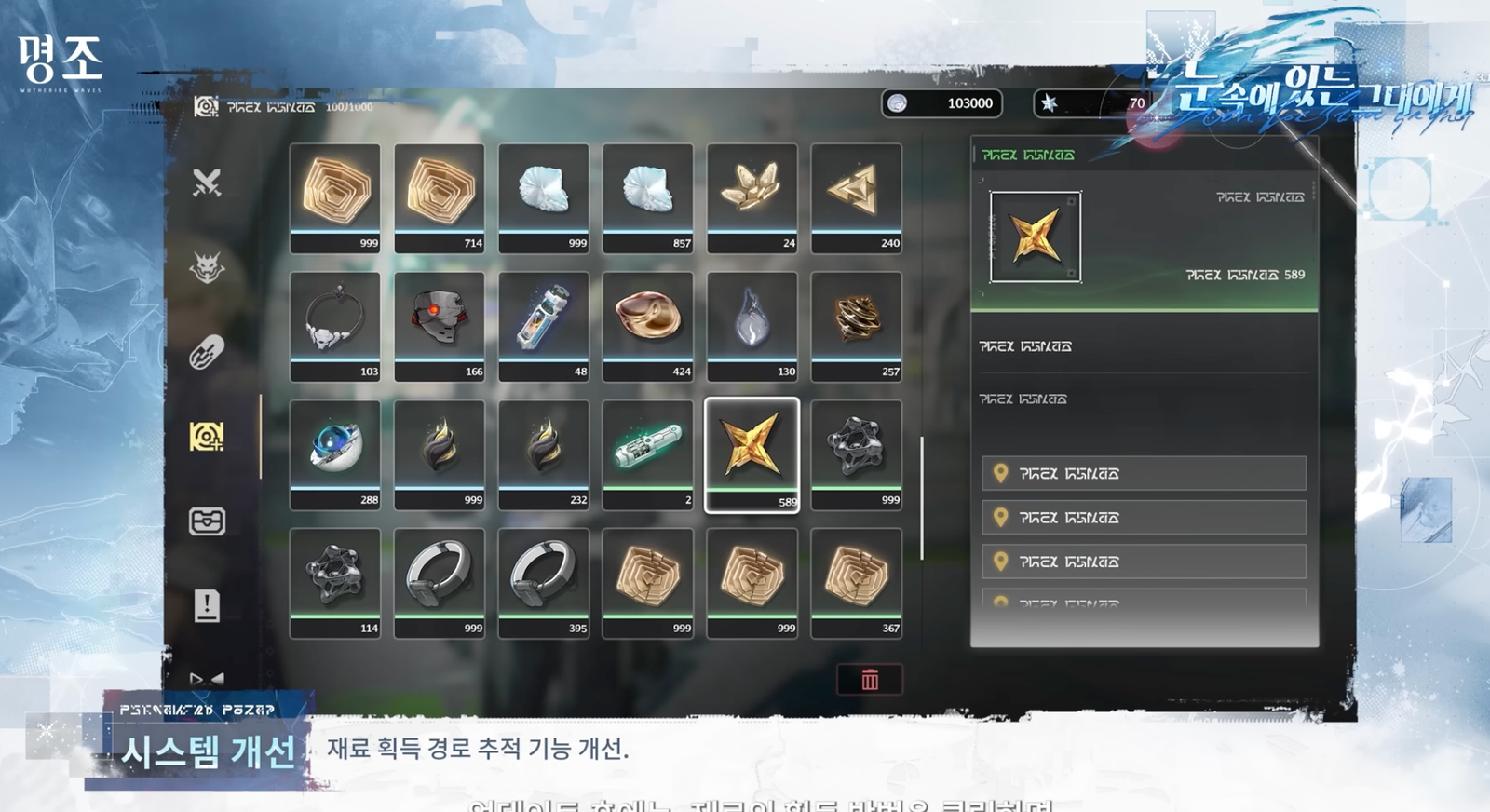Select the gold crystal cluster with 24
This screenshot has height=812, width=1490.
point(752,196)
